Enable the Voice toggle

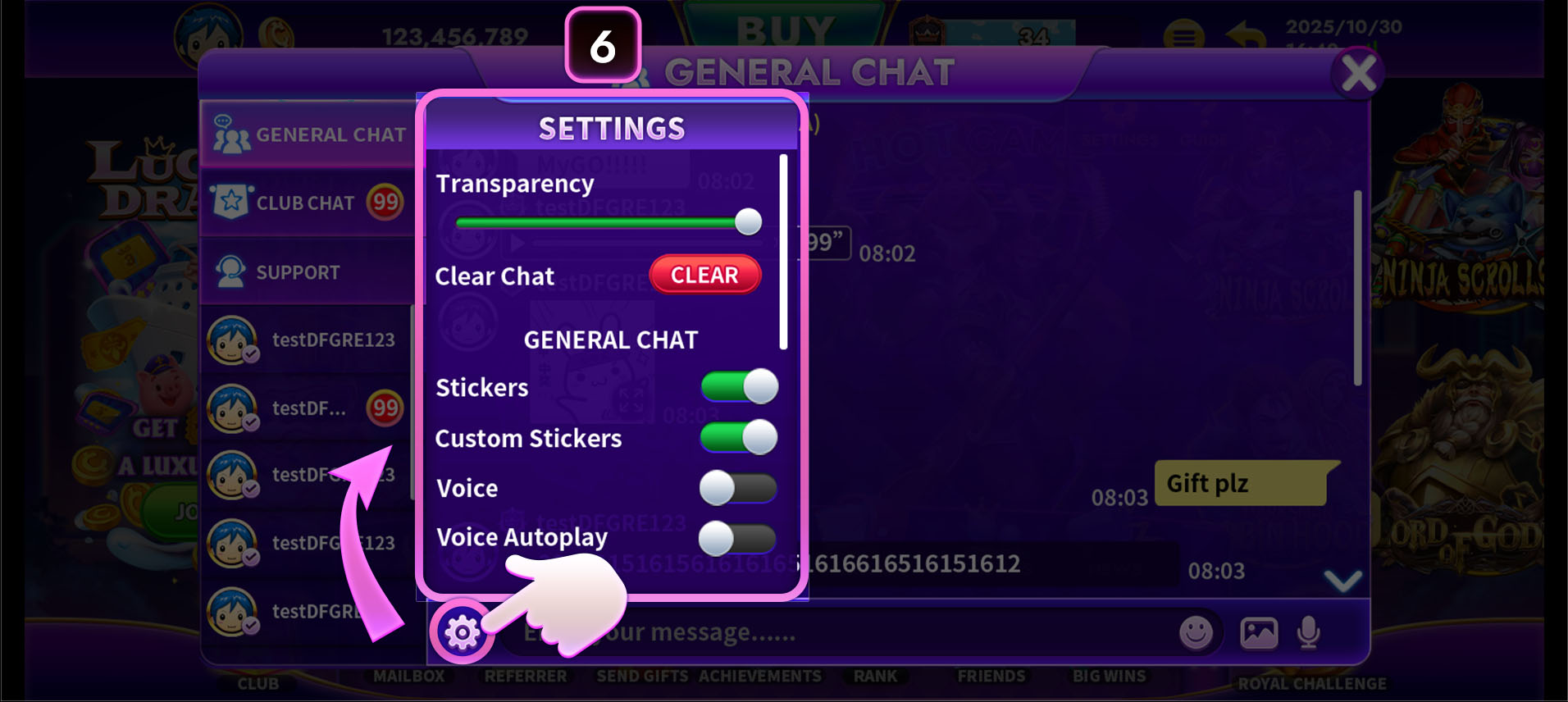pyautogui.click(x=738, y=487)
